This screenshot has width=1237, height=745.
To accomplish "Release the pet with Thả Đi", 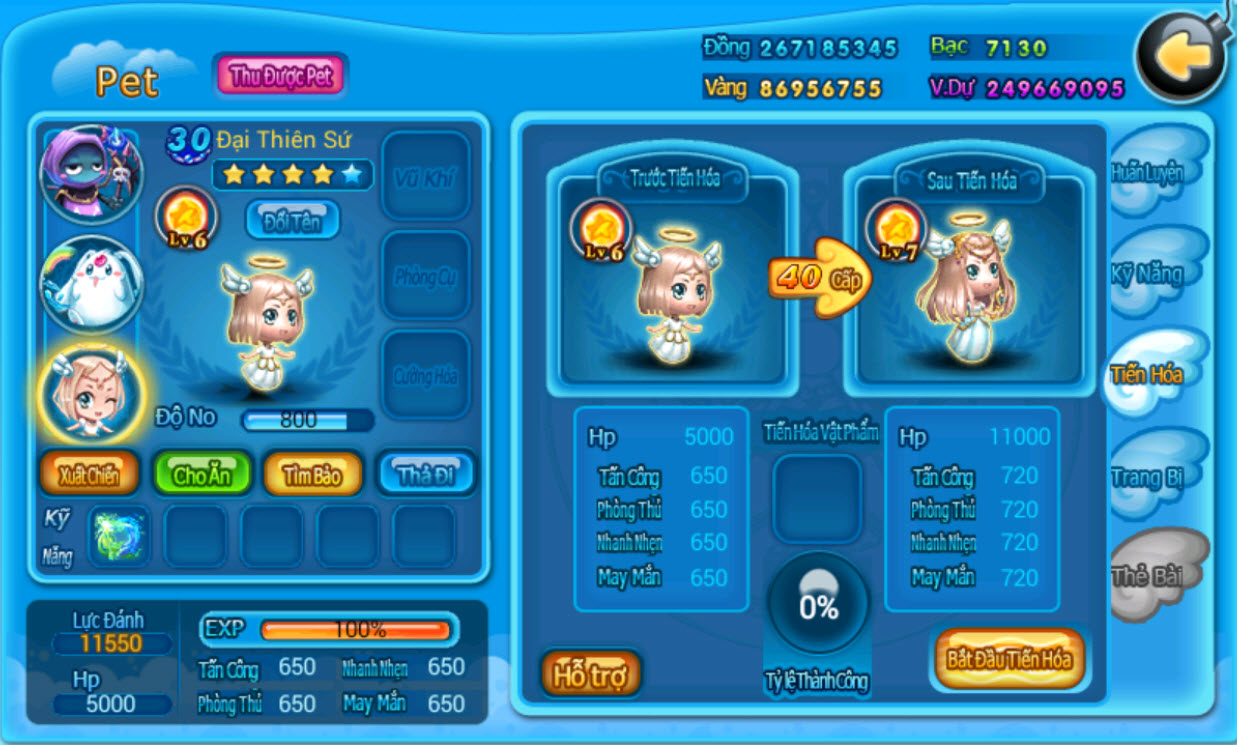I will click(x=425, y=475).
